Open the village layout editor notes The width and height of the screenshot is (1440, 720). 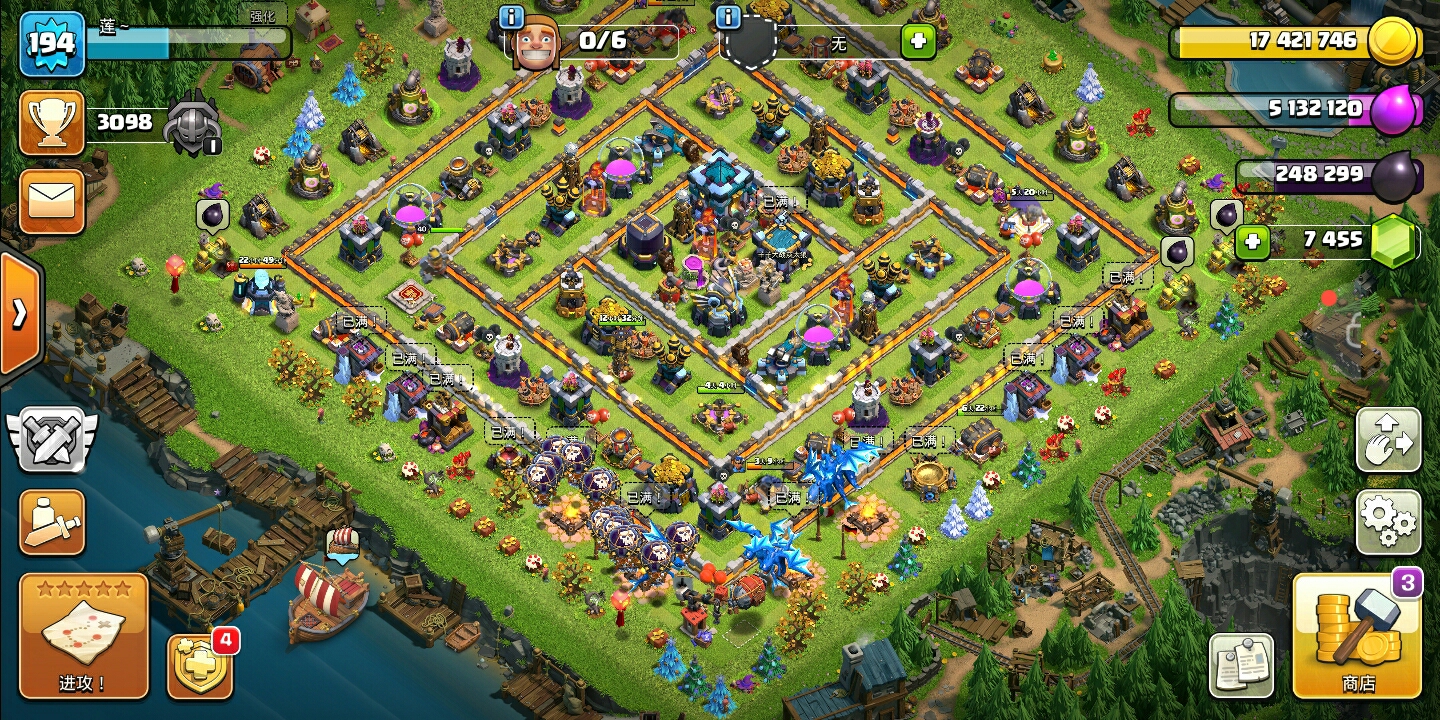tap(1241, 665)
